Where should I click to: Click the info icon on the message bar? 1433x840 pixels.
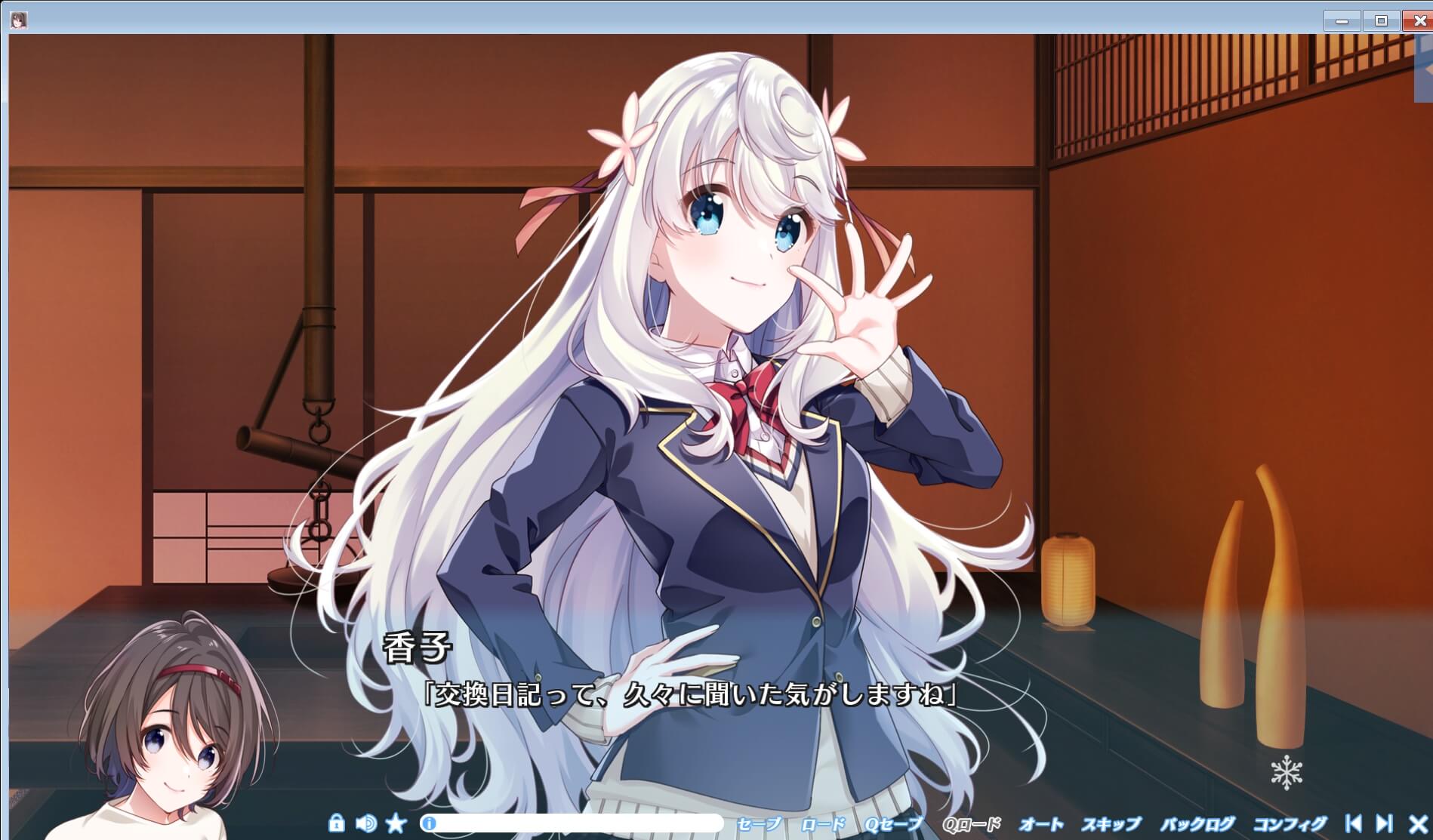[430, 824]
